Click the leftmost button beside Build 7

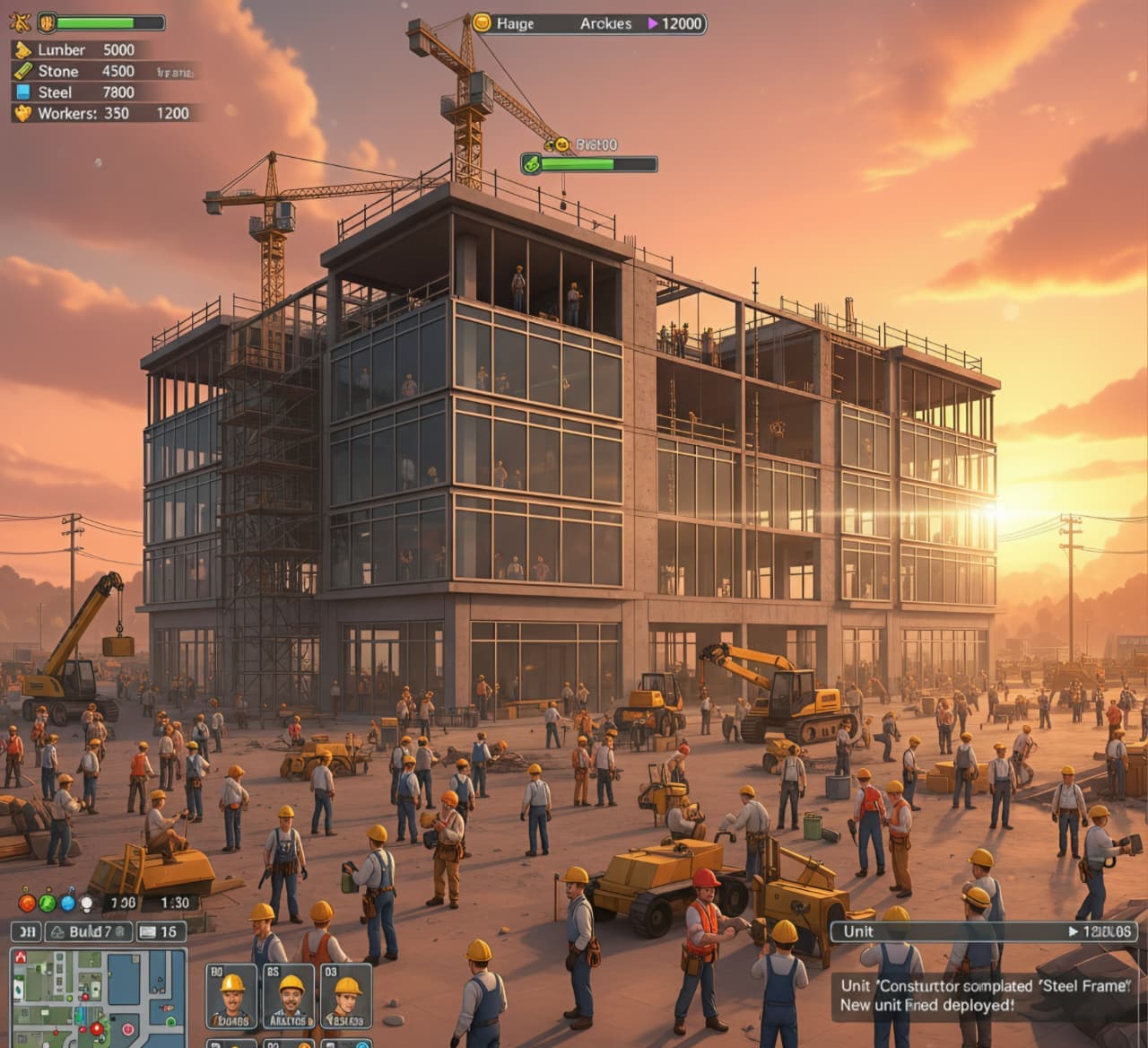click(x=26, y=931)
